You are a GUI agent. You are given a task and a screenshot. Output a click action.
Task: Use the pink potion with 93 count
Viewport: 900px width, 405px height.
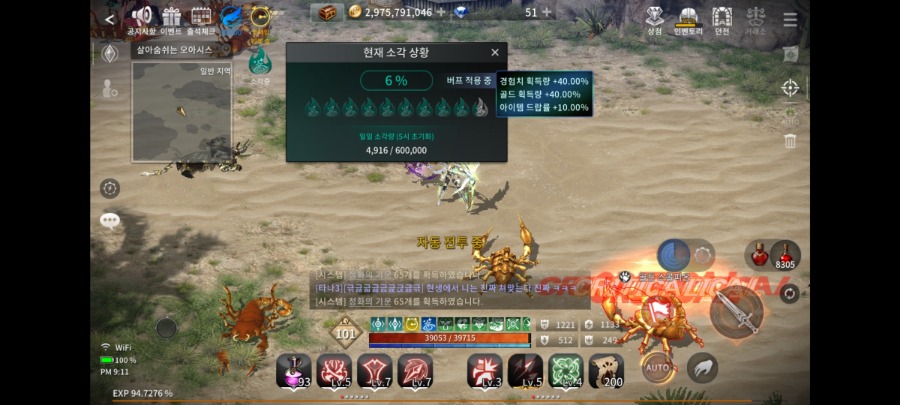point(293,370)
